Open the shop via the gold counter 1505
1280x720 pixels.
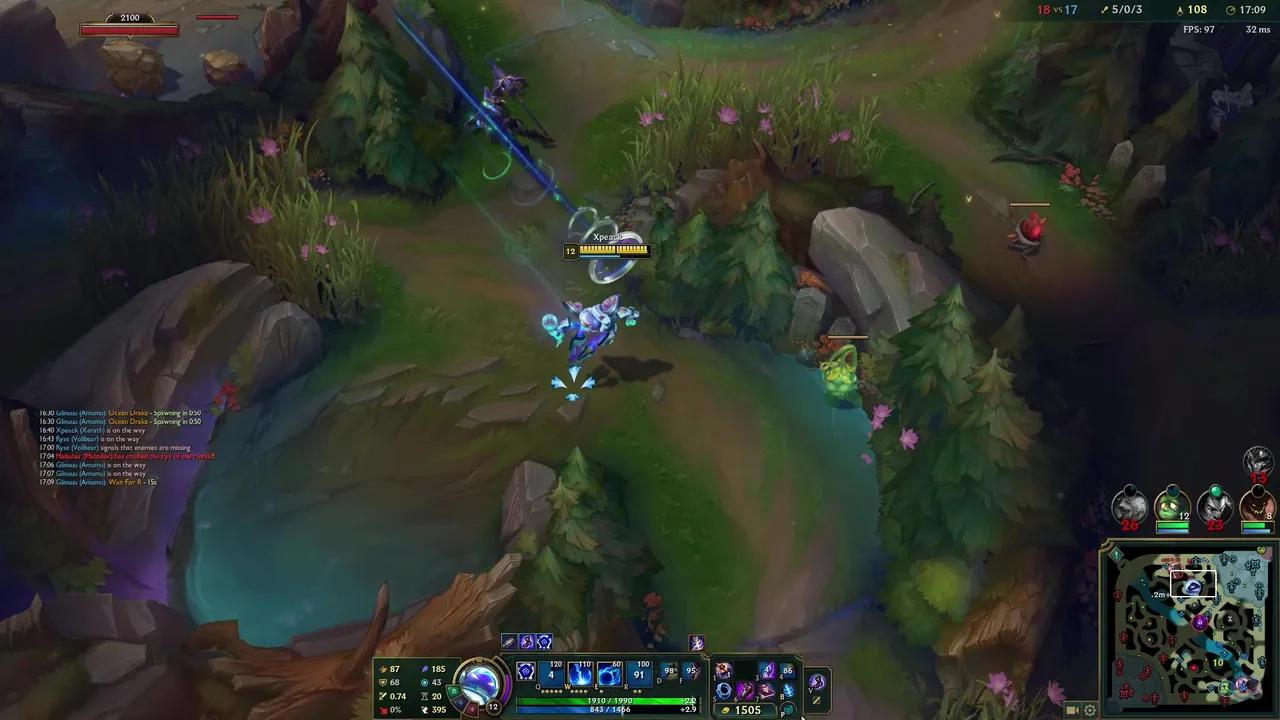coord(746,710)
